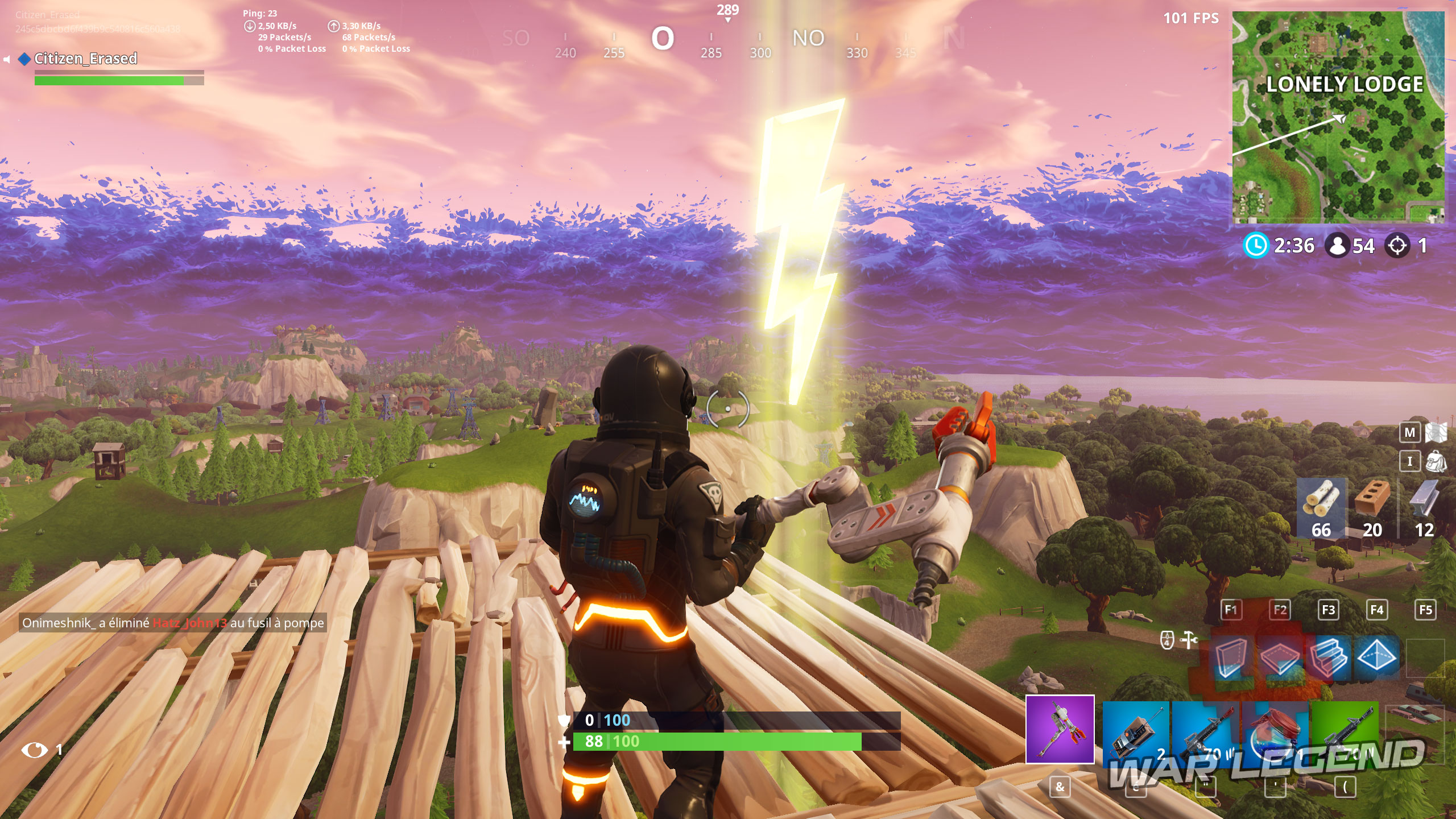Screen dimensions: 1456x819
Task: Open the map with the M icon
Action: point(1410,432)
